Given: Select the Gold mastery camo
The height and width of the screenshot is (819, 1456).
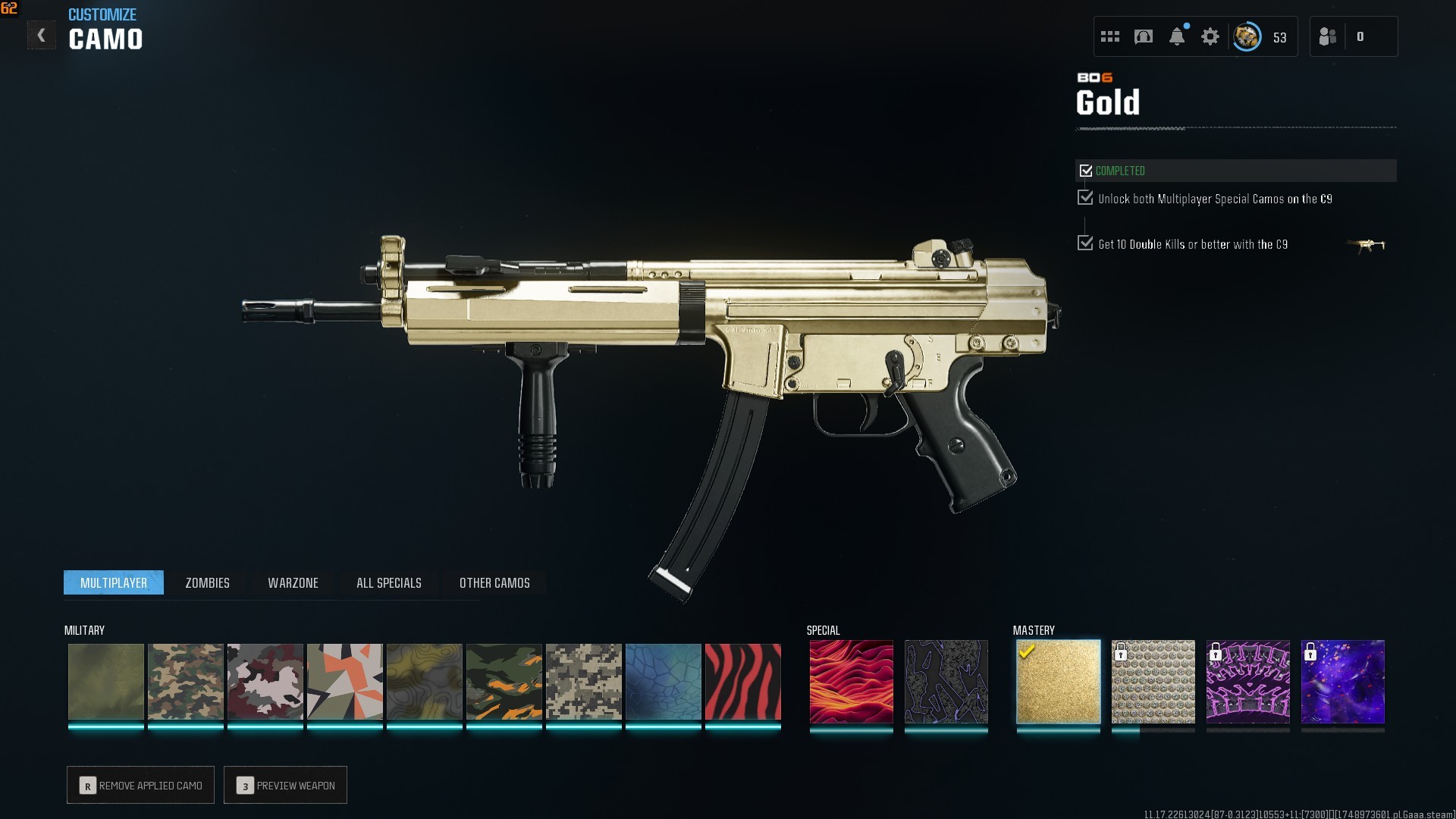Looking at the screenshot, I should click(1058, 682).
